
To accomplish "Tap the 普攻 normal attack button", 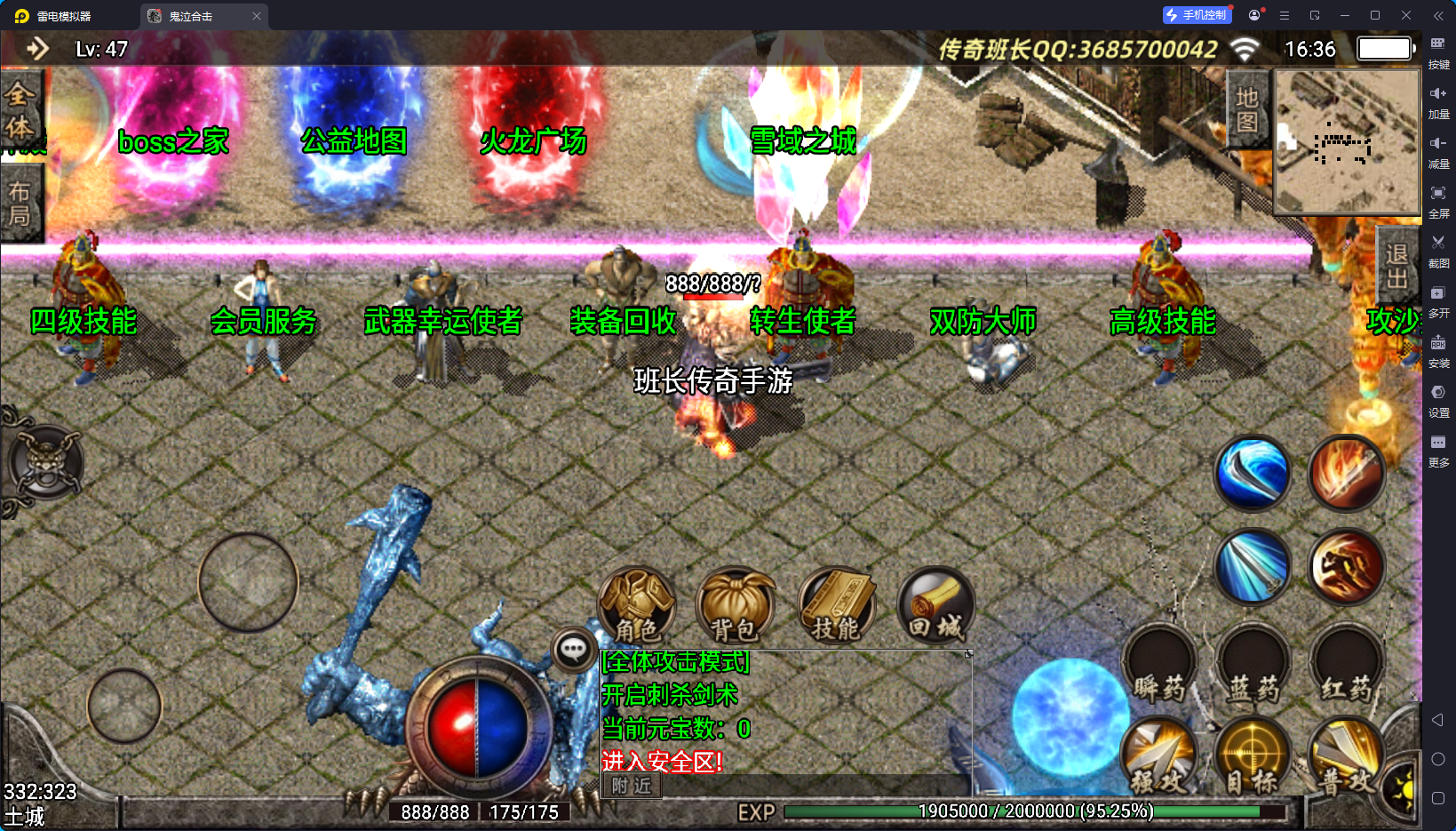I will 1347,755.
